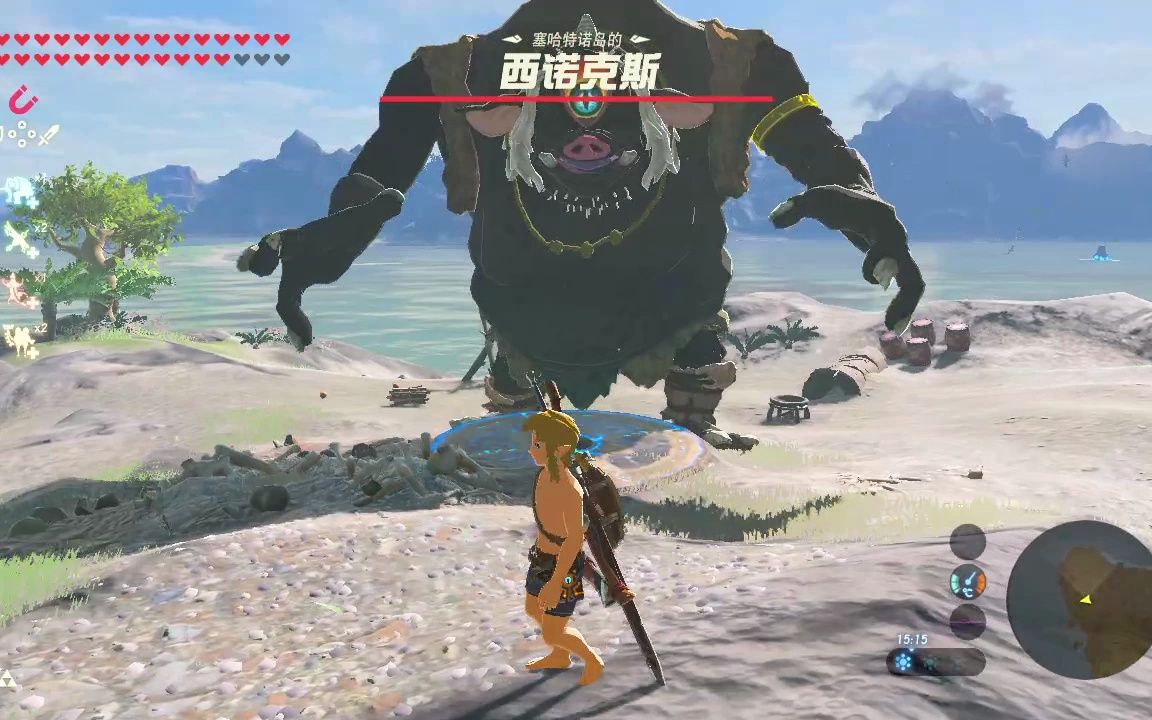The width and height of the screenshot is (1152, 720).
Task: Activate the Vah Naboris camel ability icon
Action: coord(20,342)
